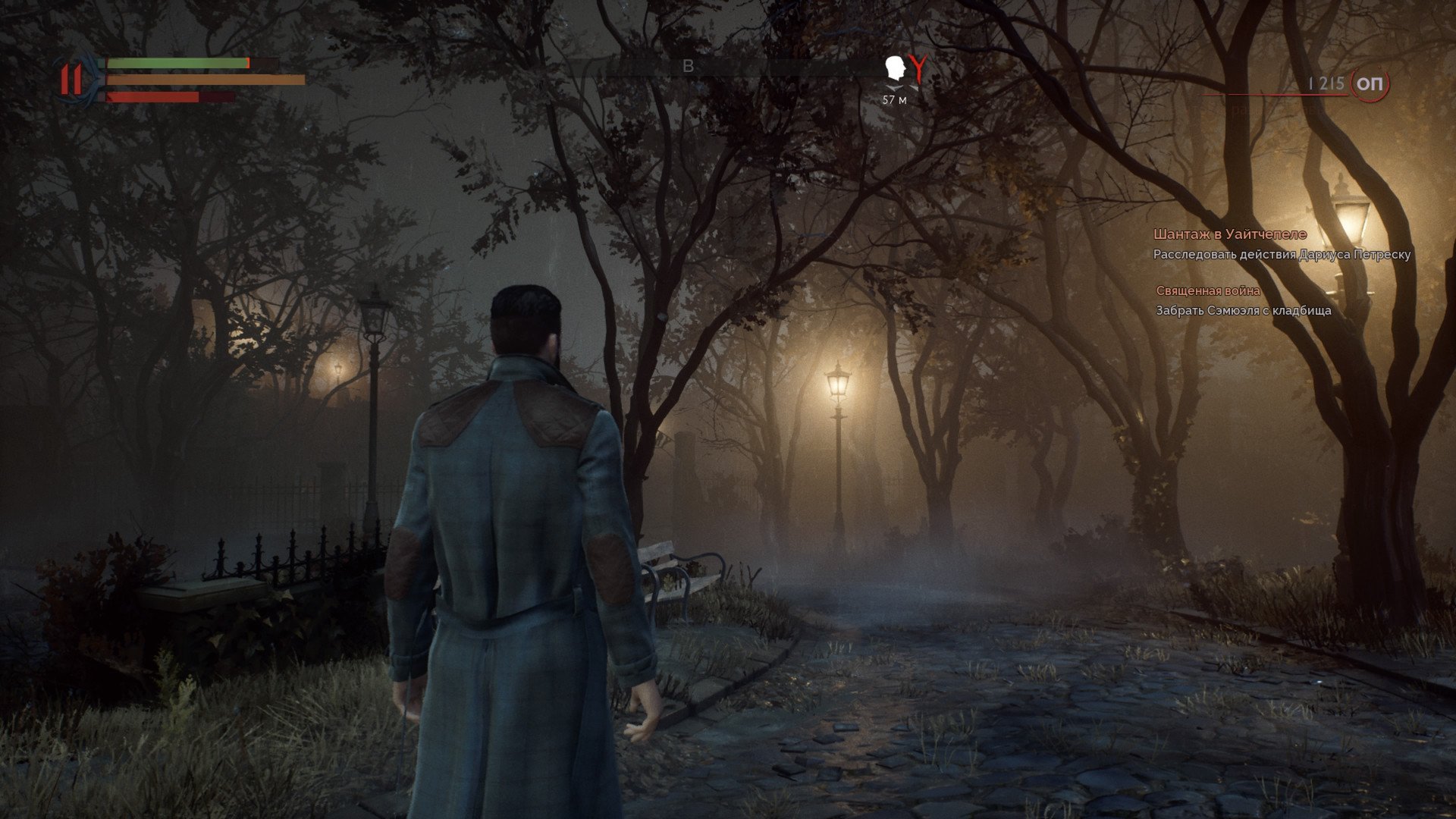Viewport: 1456px width, 819px height.
Task: Open the Шантаж в Уайтчепеле quest entry
Action: point(1229,234)
